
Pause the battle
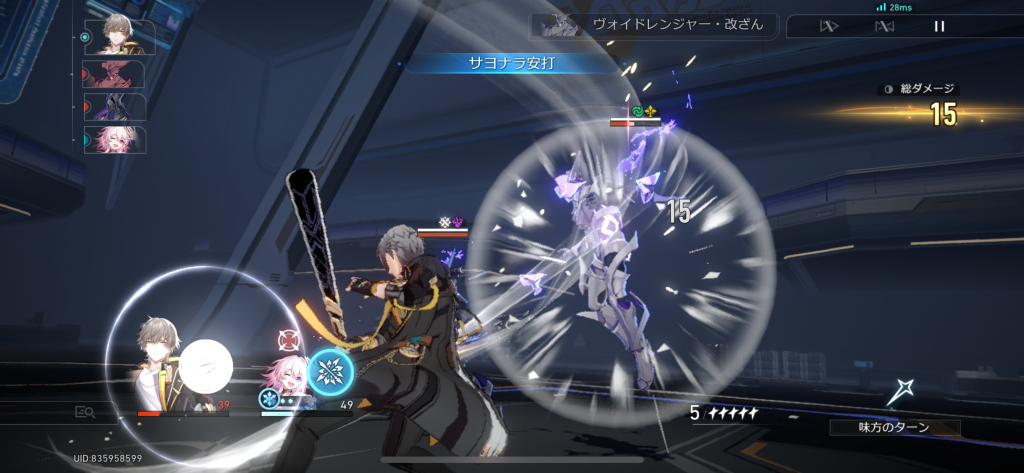tap(939, 26)
